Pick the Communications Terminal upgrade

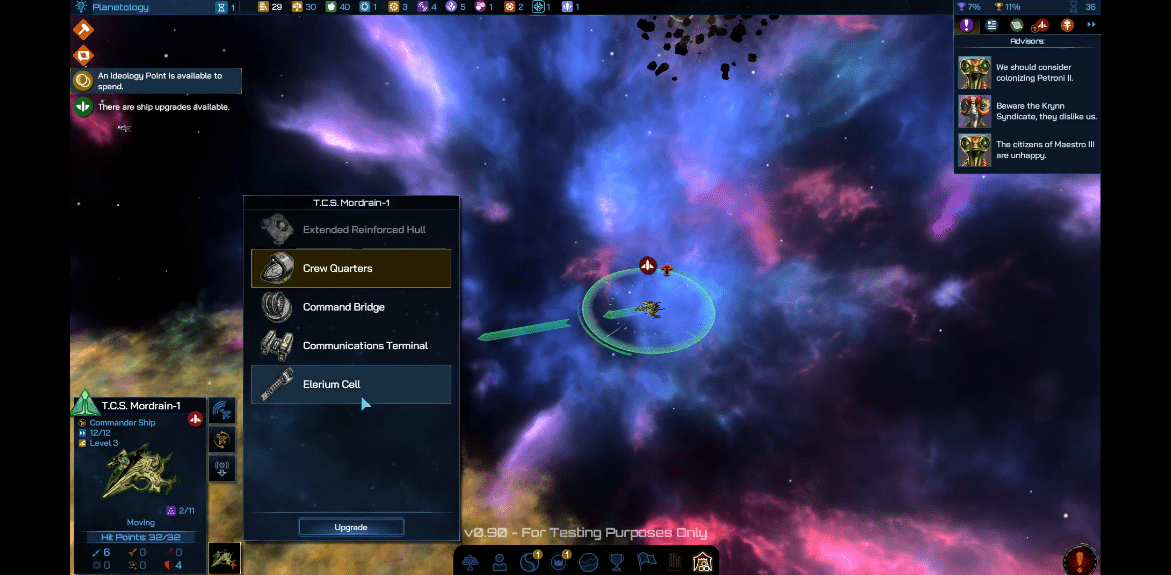(351, 346)
